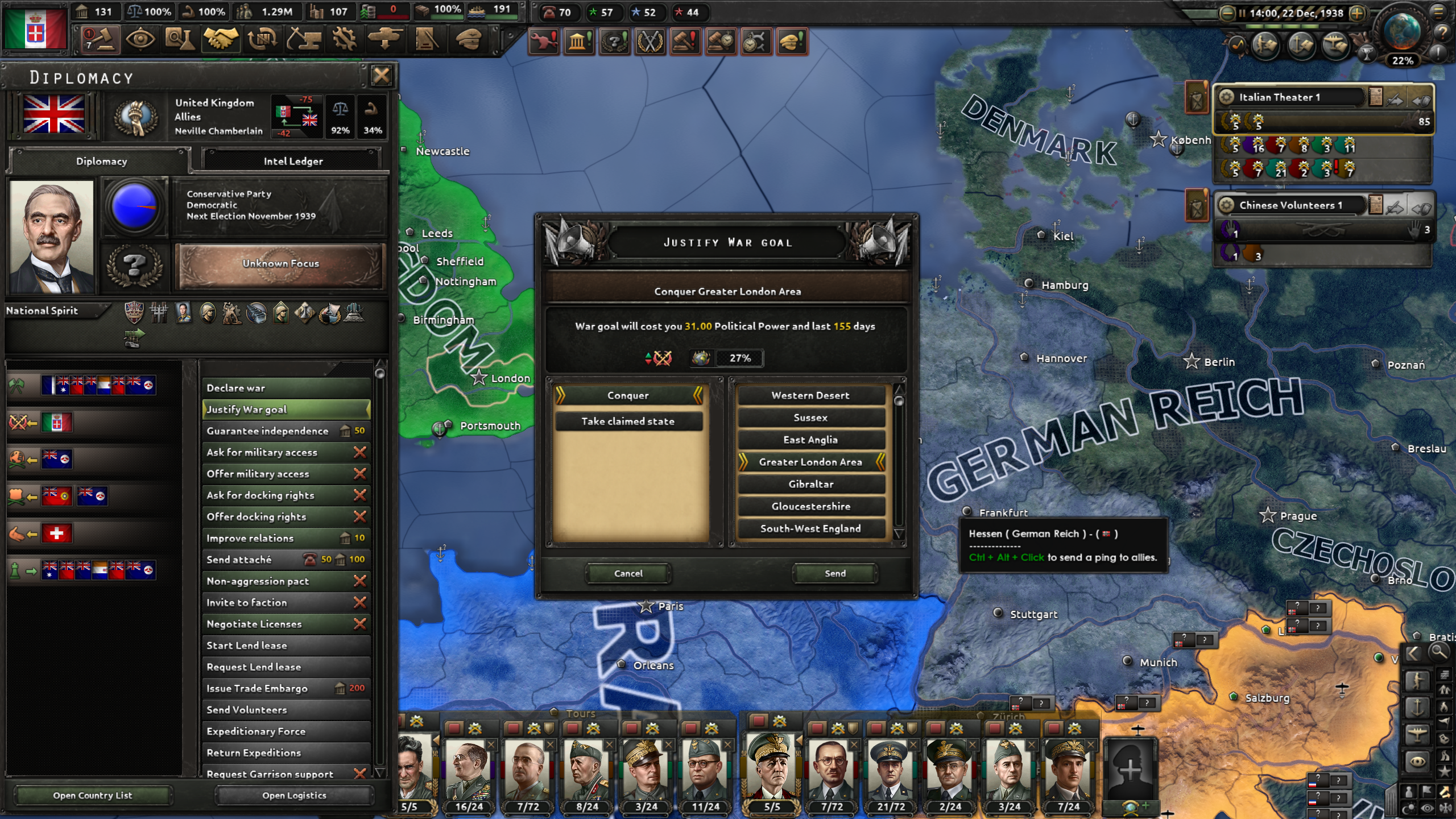This screenshot has width=1456, height=819.
Task: Close the Diplomacy panel
Action: [x=381, y=76]
